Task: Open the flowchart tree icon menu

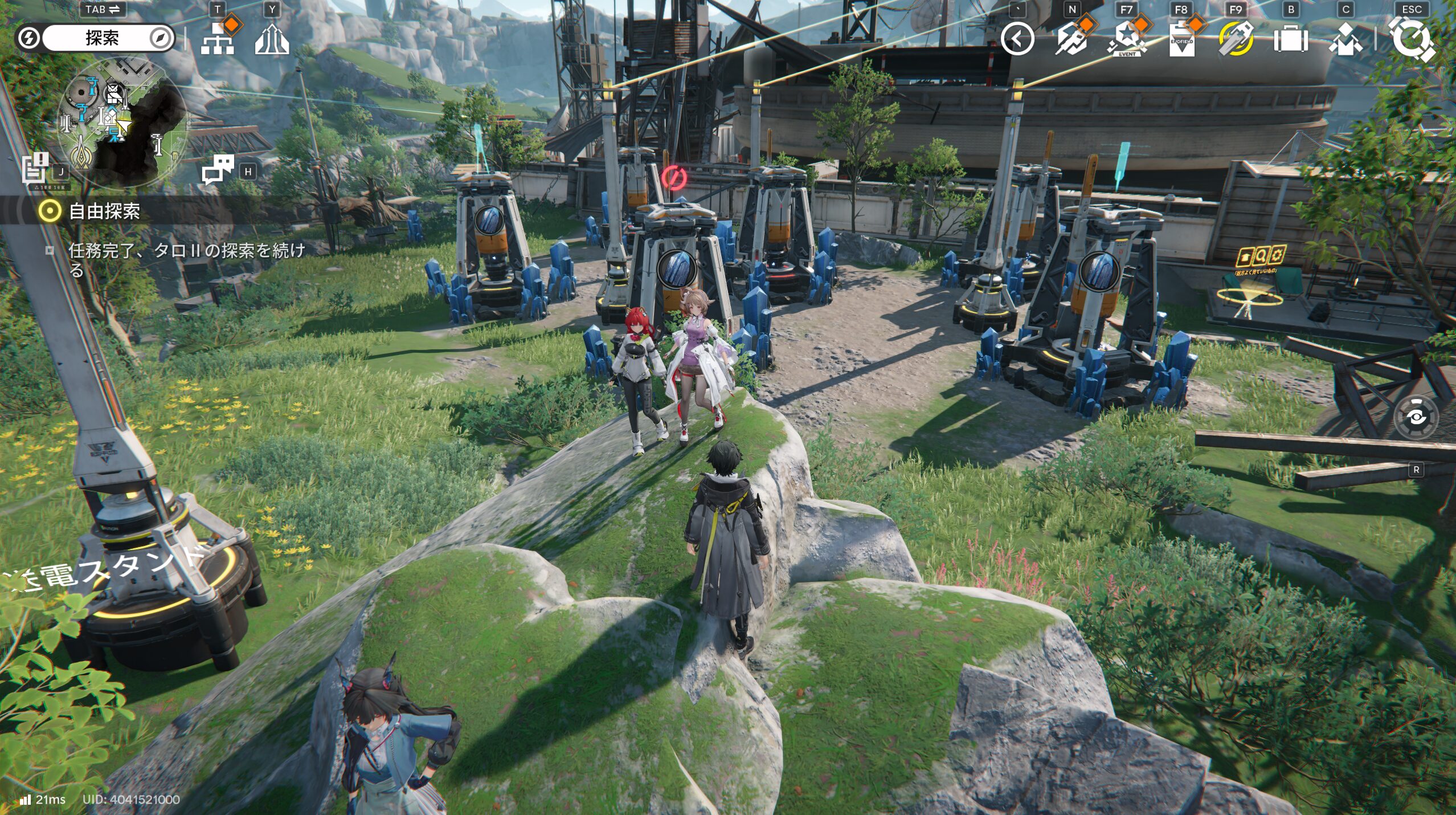Action: tap(218, 39)
